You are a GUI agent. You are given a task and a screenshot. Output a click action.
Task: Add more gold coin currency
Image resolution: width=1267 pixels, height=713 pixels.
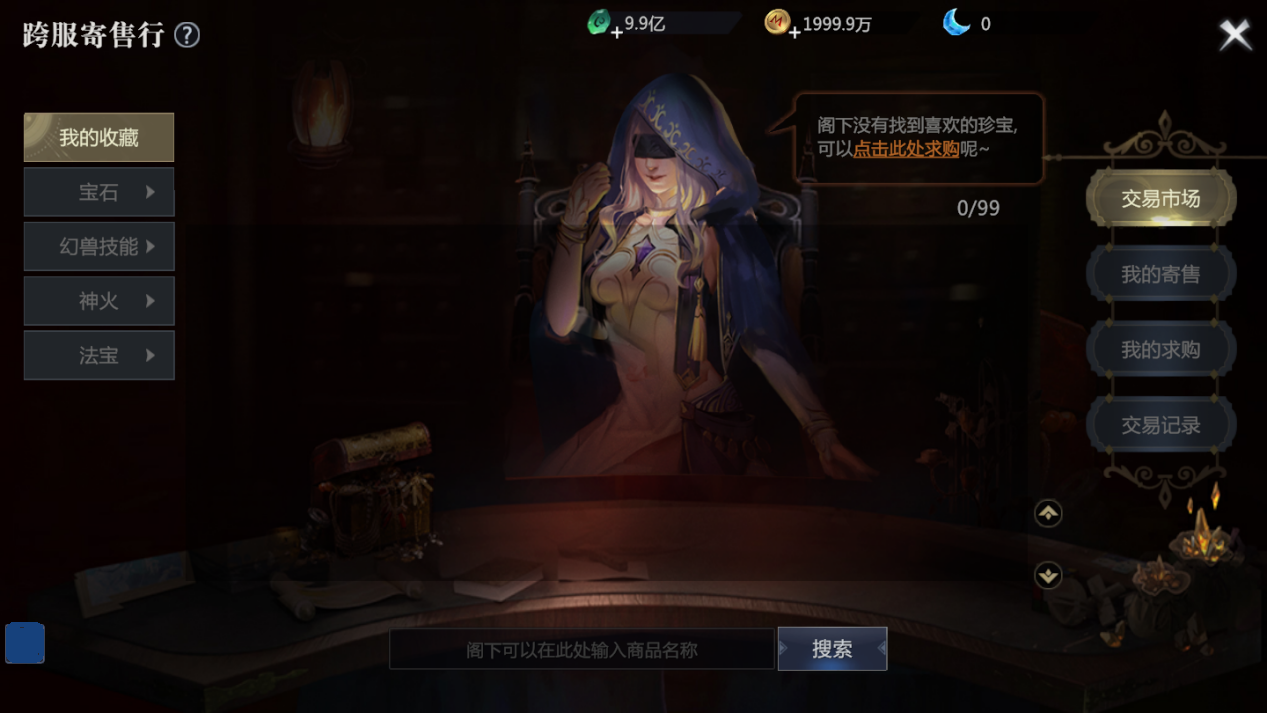pyautogui.click(x=794, y=32)
